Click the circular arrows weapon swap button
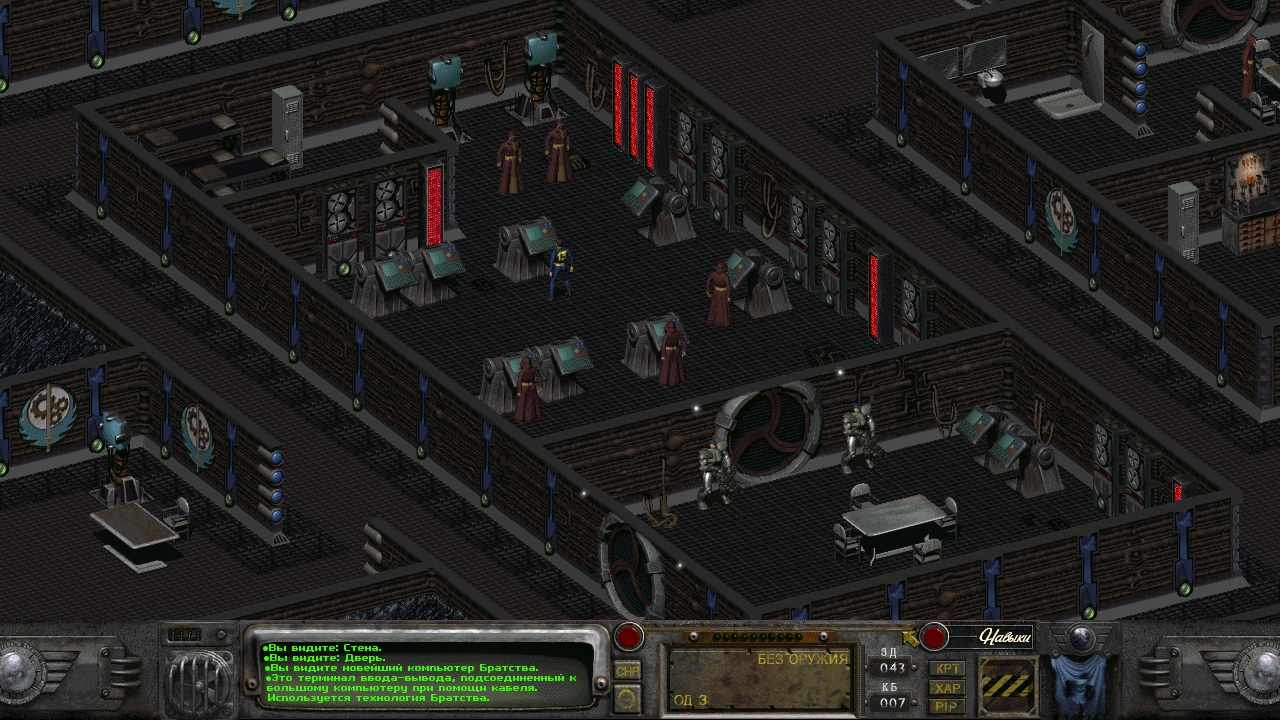This screenshot has width=1280, height=720. 628,697
